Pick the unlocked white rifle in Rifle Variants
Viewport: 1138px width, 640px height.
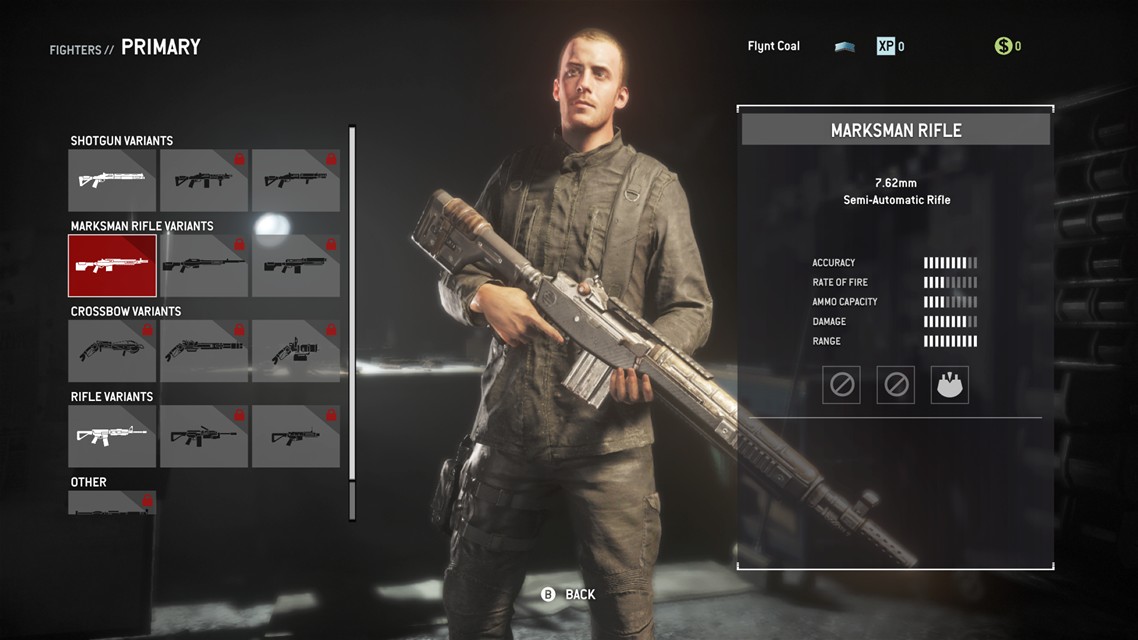tap(112, 436)
